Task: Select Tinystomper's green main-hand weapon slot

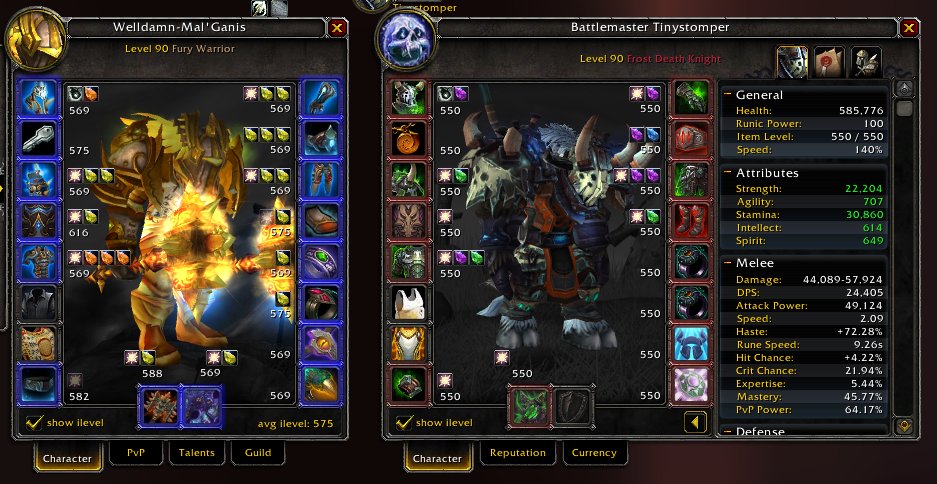Action: coord(528,407)
